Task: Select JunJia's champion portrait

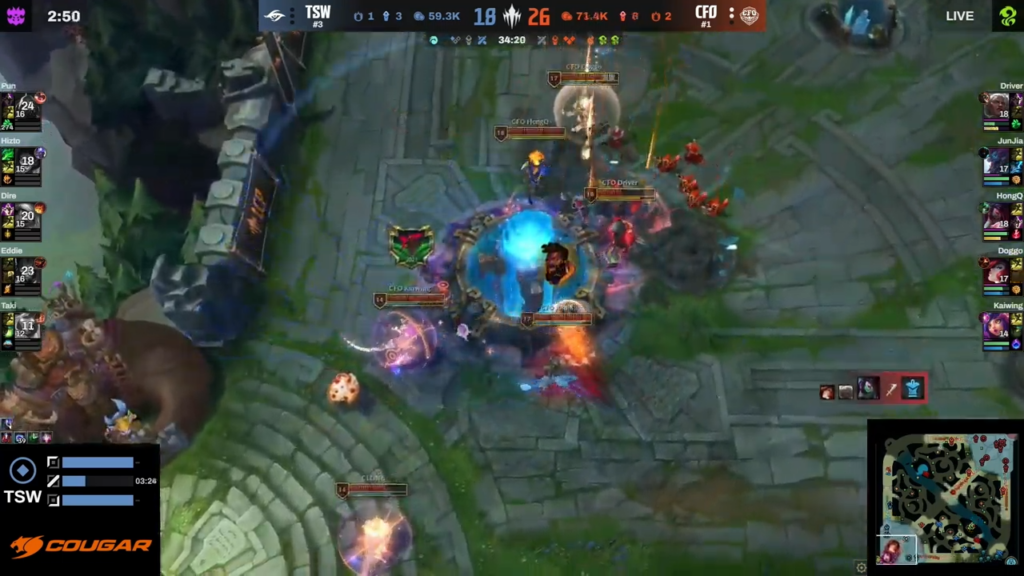Action: click(997, 161)
